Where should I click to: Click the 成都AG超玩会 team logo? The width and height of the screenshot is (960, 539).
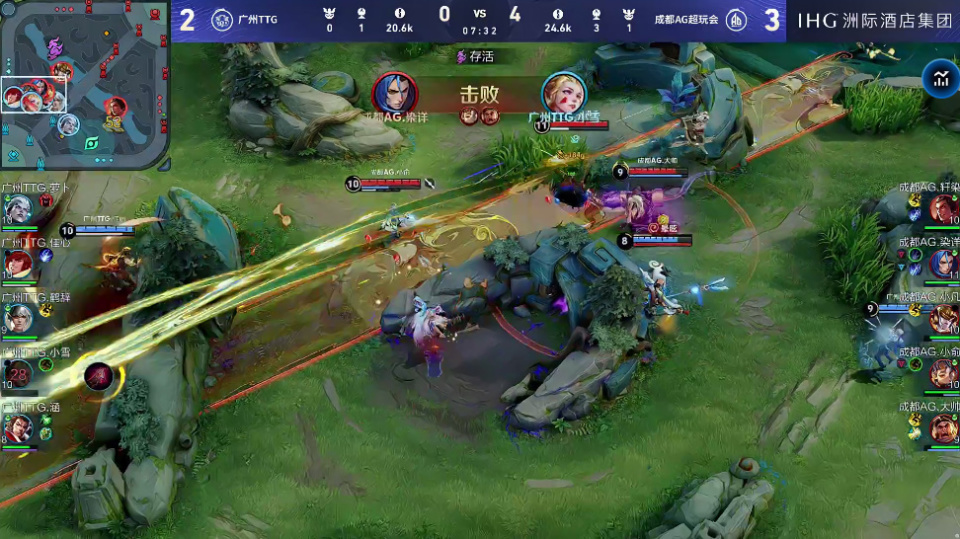[735, 19]
